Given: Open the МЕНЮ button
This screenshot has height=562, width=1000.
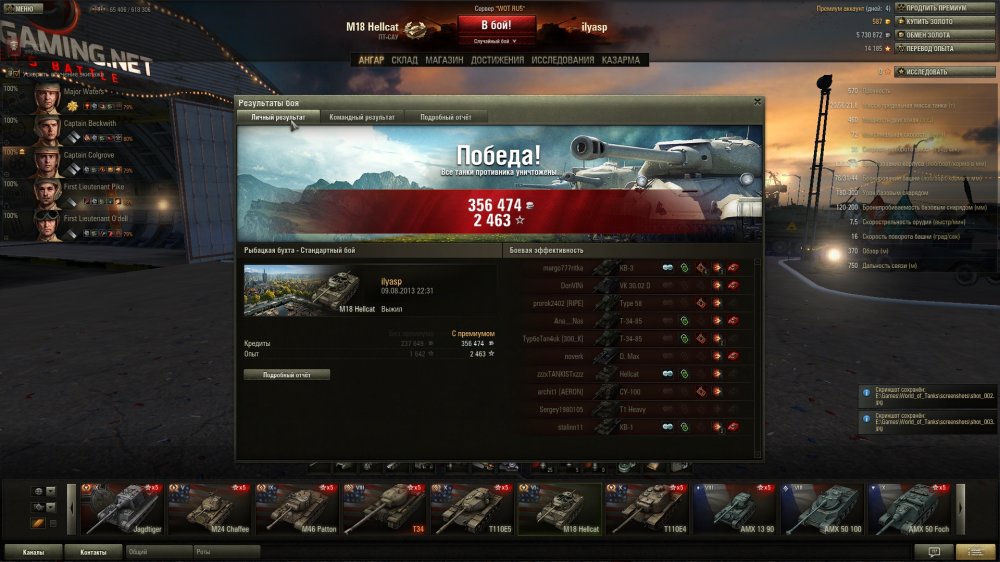Looking at the screenshot, I should click(x=22, y=8).
